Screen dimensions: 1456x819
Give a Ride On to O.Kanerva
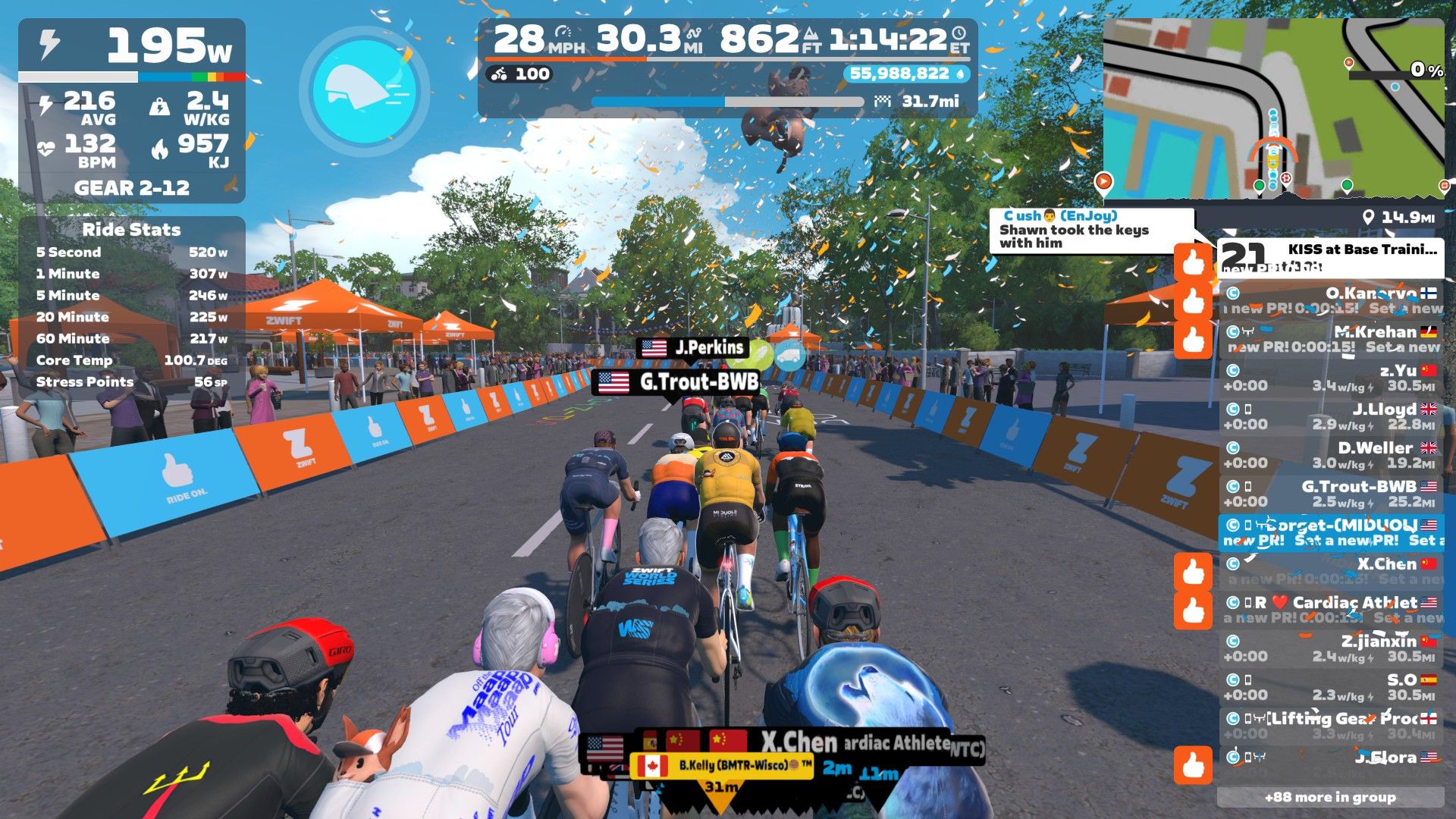(x=1193, y=300)
